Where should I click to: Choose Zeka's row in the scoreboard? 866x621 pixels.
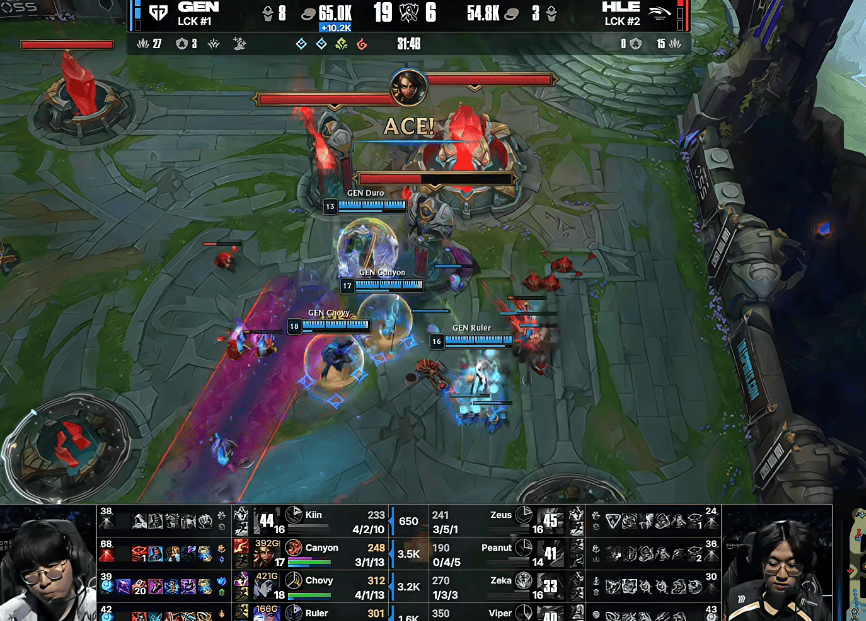pyautogui.click(x=500, y=581)
